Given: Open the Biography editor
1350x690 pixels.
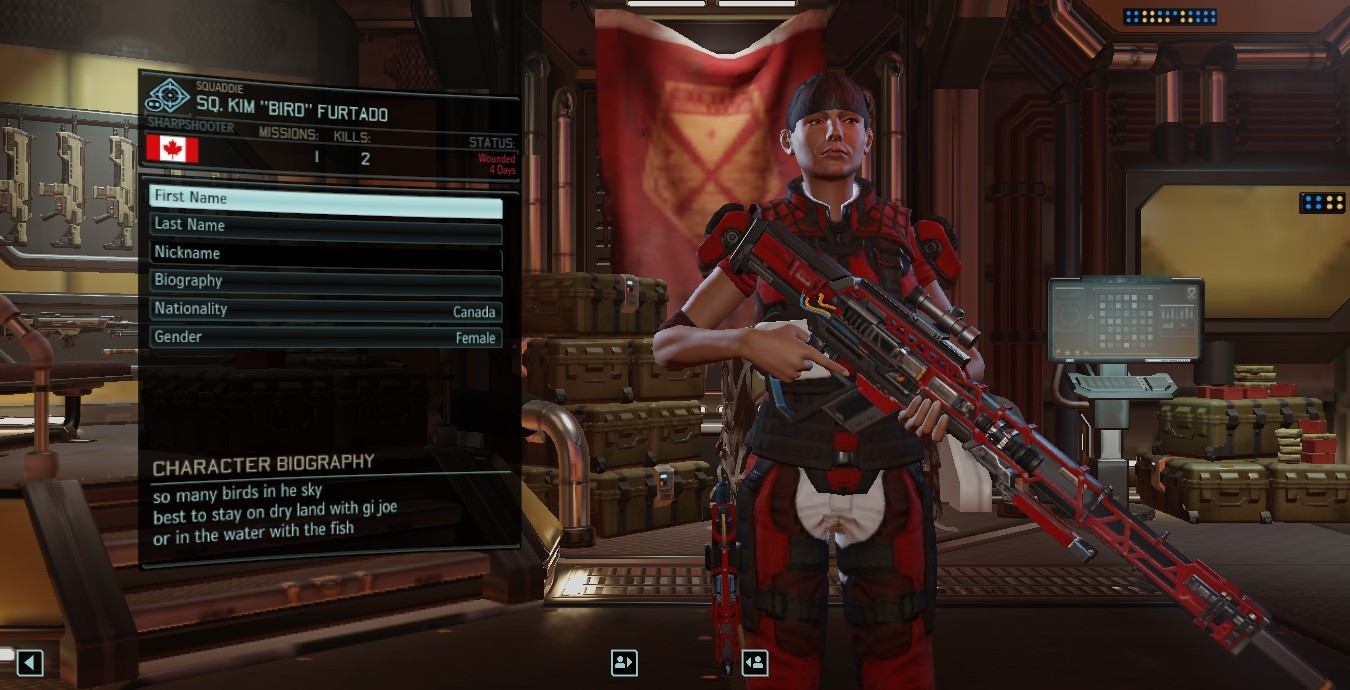Looking at the screenshot, I should click(325, 282).
